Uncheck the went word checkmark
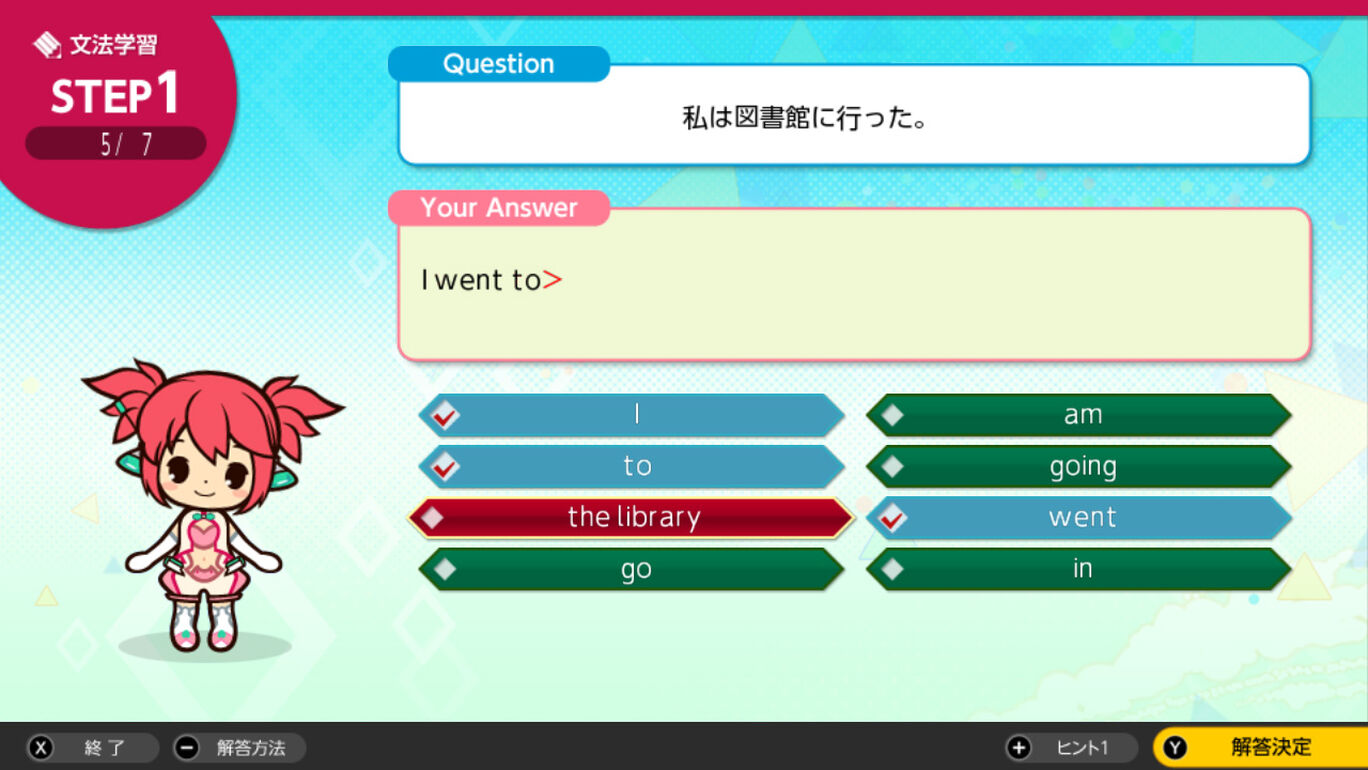This screenshot has width=1368, height=770. [893, 518]
